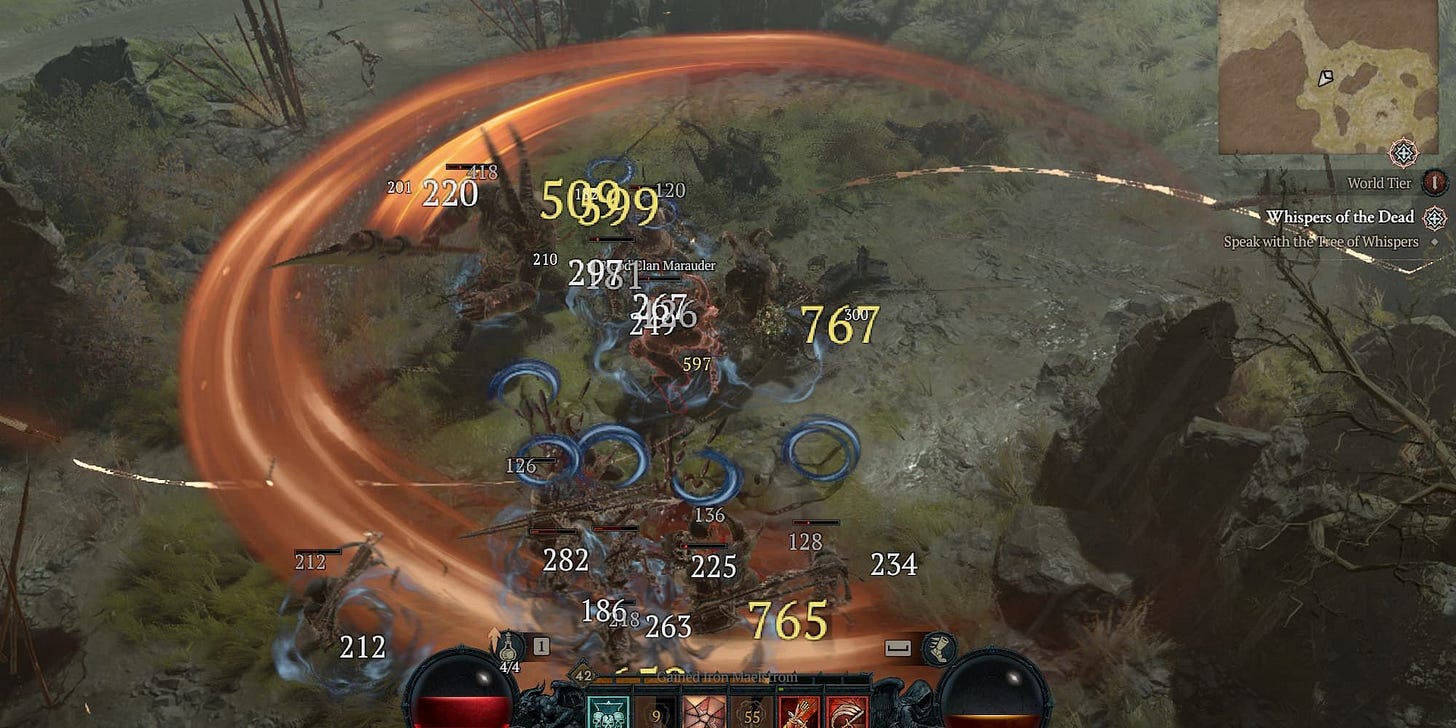Click the 'Gained Iron Maelstrom' notification banner
This screenshot has height=728, width=1456.
click(x=727, y=677)
